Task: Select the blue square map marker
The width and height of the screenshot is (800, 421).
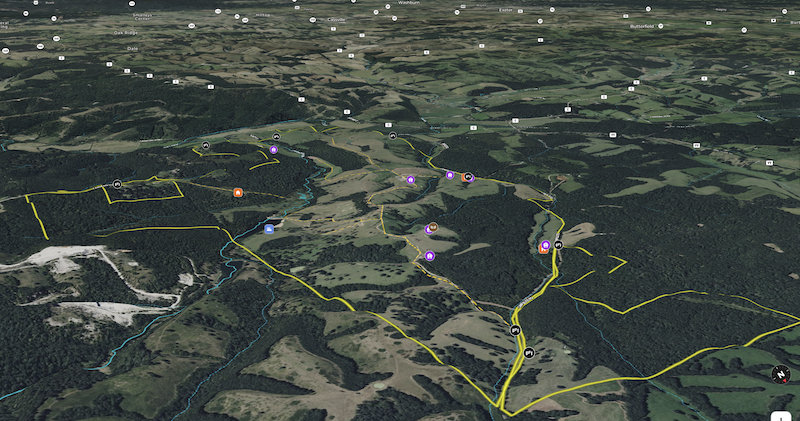Action: [x=268, y=229]
